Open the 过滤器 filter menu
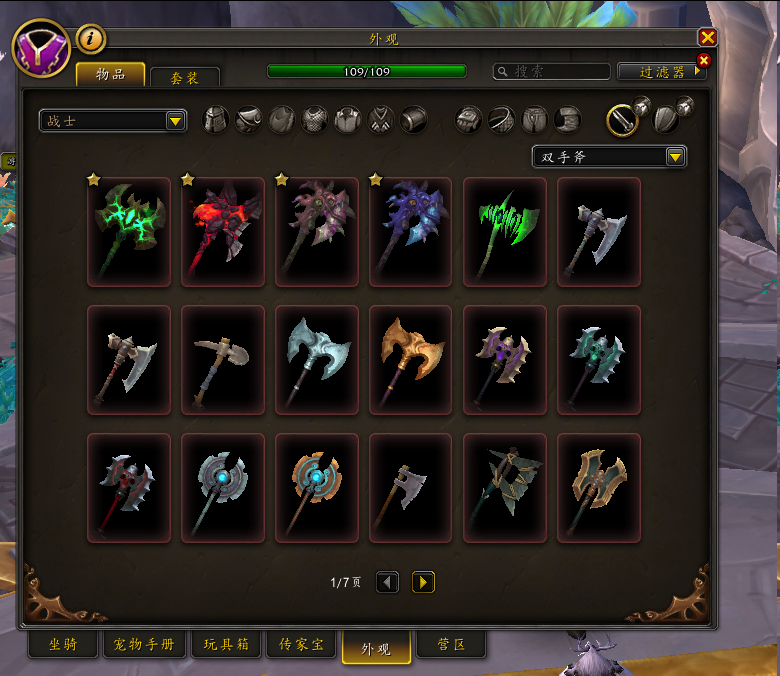Image resolution: width=780 pixels, height=676 pixels. click(661, 72)
